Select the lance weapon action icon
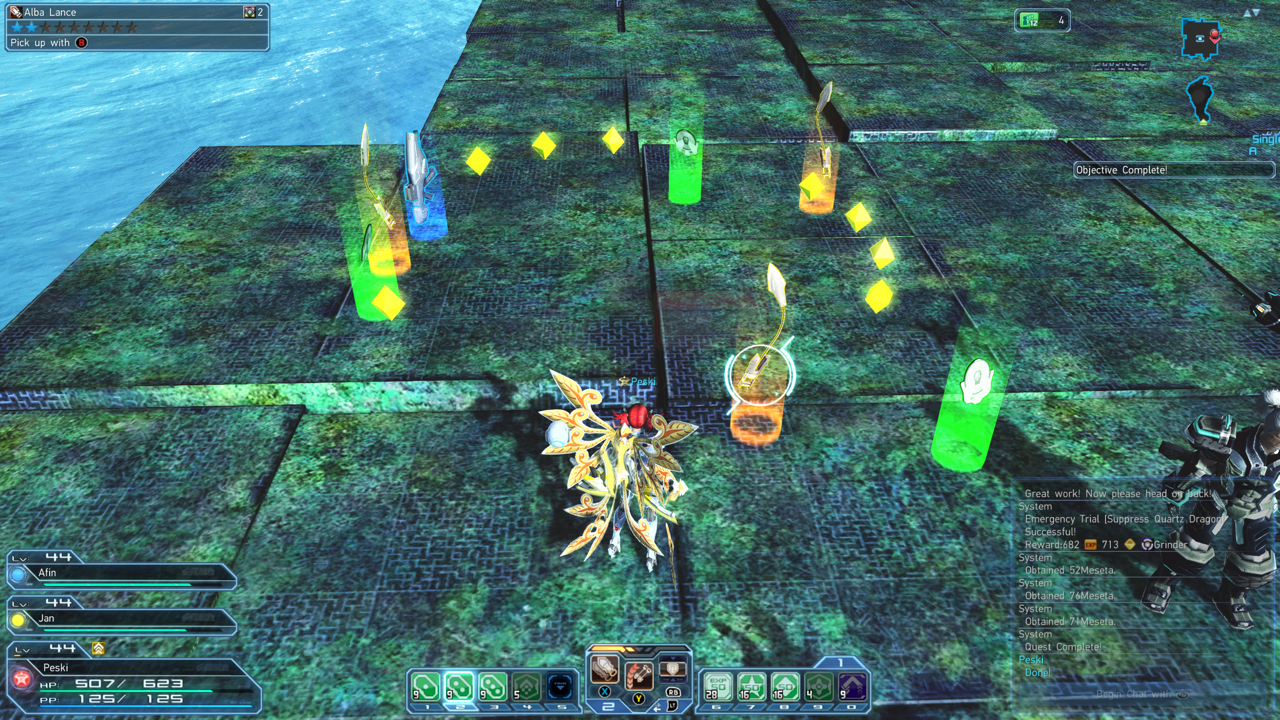The height and width of the screenshot is (720, 1280). point(604,670)
